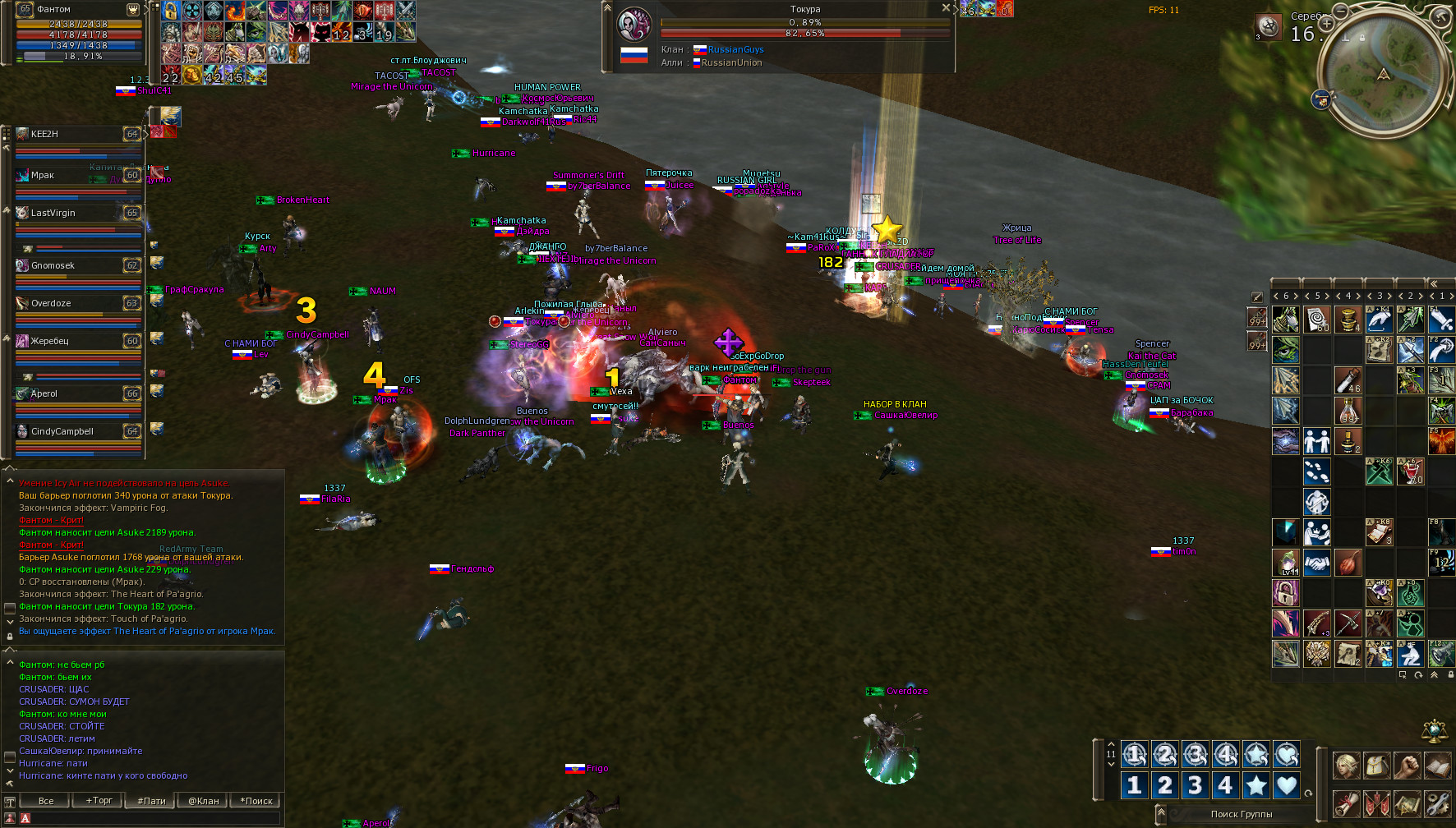This screenshot has width=1456, height=828.
Task: Use the handshake action icon
Action: tap(1316, 563)
